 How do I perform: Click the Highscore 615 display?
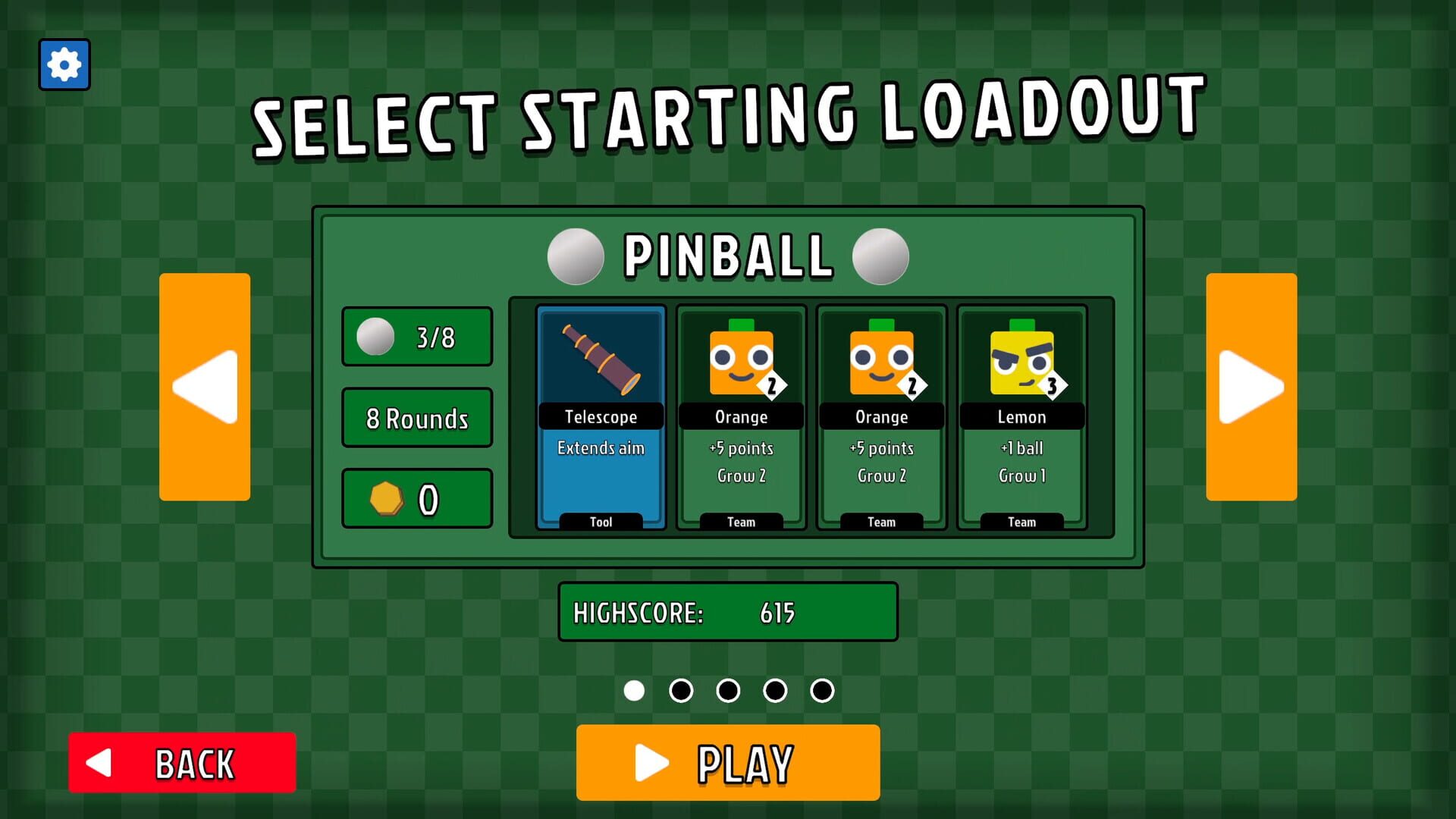(727, 612)
